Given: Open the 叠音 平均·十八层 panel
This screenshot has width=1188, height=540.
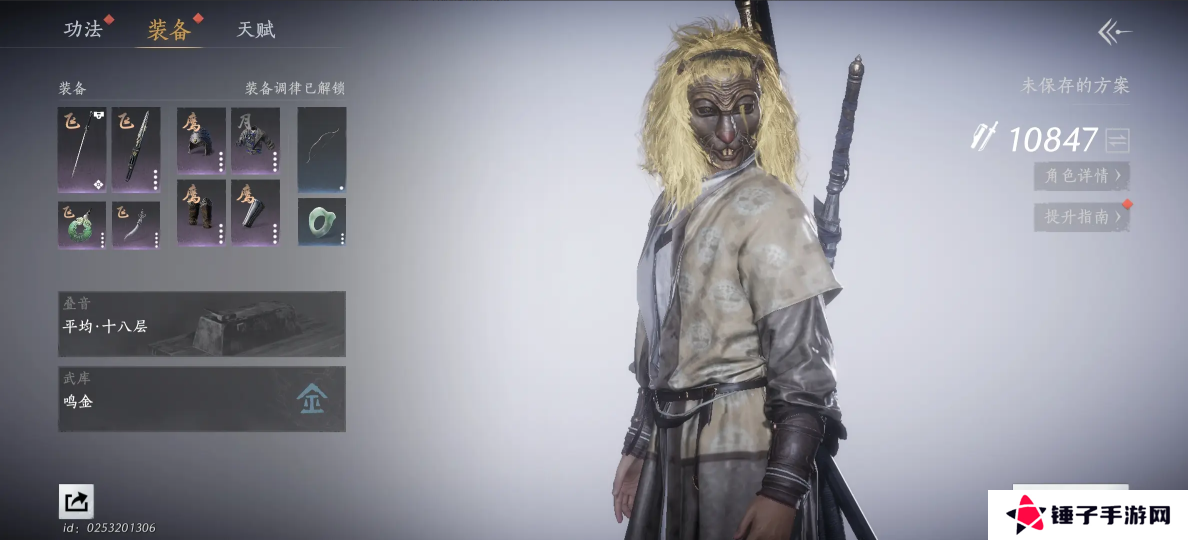Looking at the screenshot, I should [202, 324].
